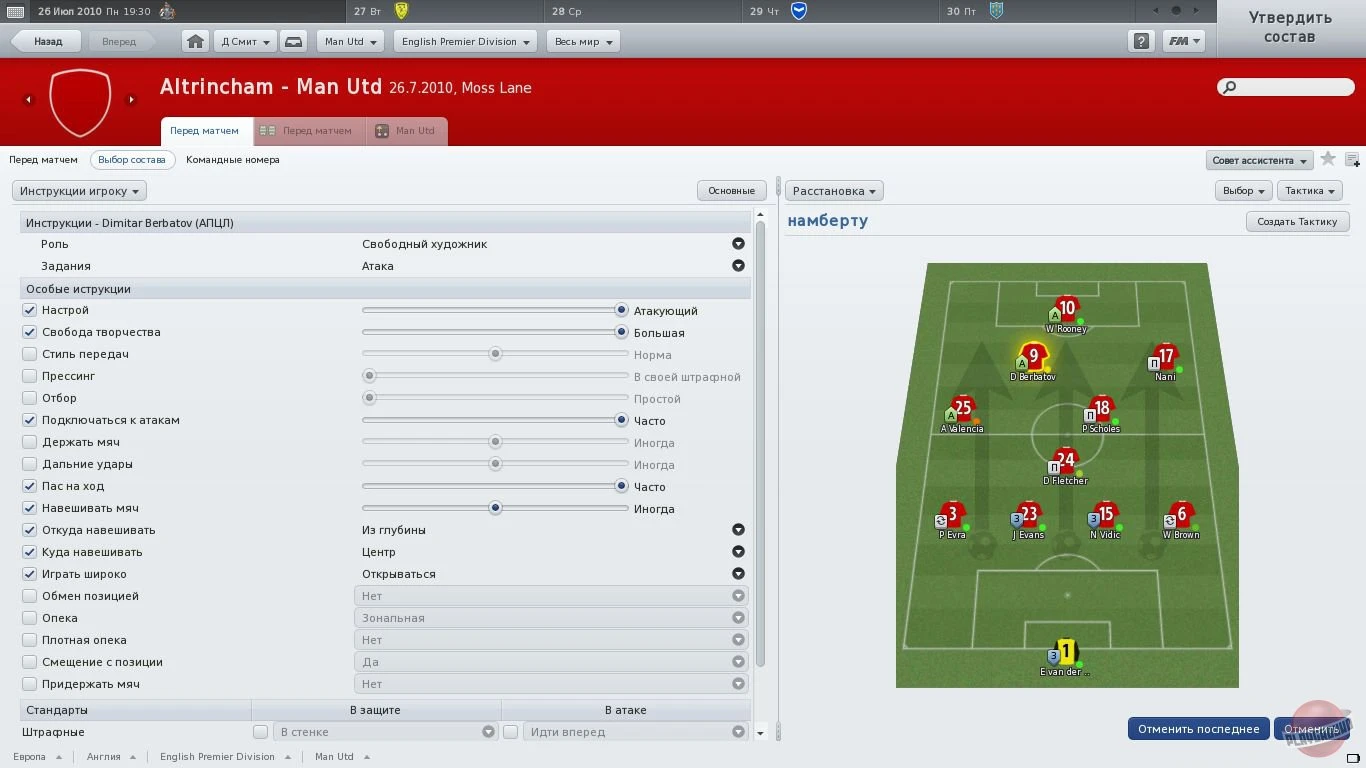1366x768 pixels.
Task: Select D Berbatov's shirt icon on the pitch
Action: point(1033,355)
